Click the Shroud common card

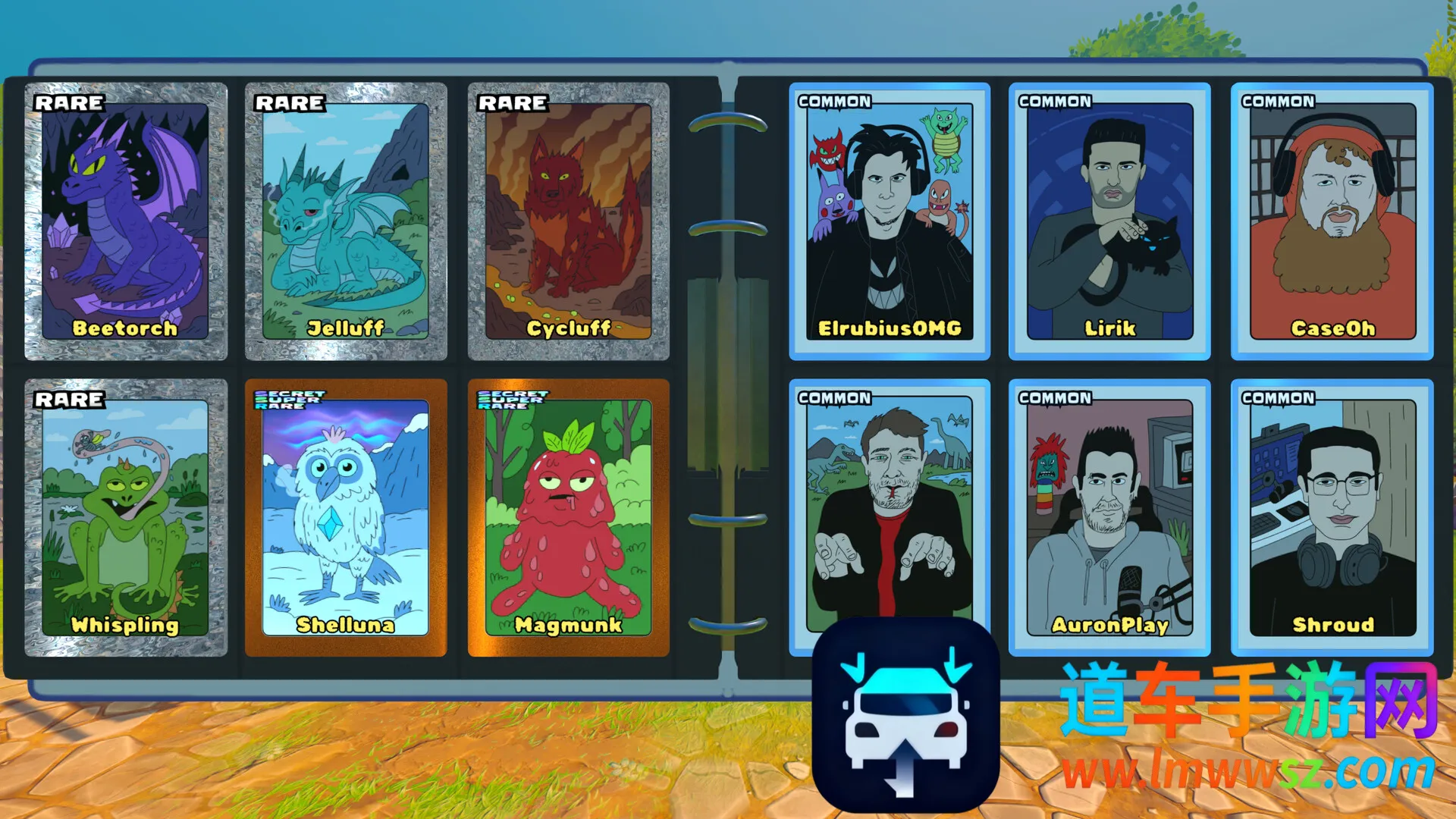click(1332, 517)
